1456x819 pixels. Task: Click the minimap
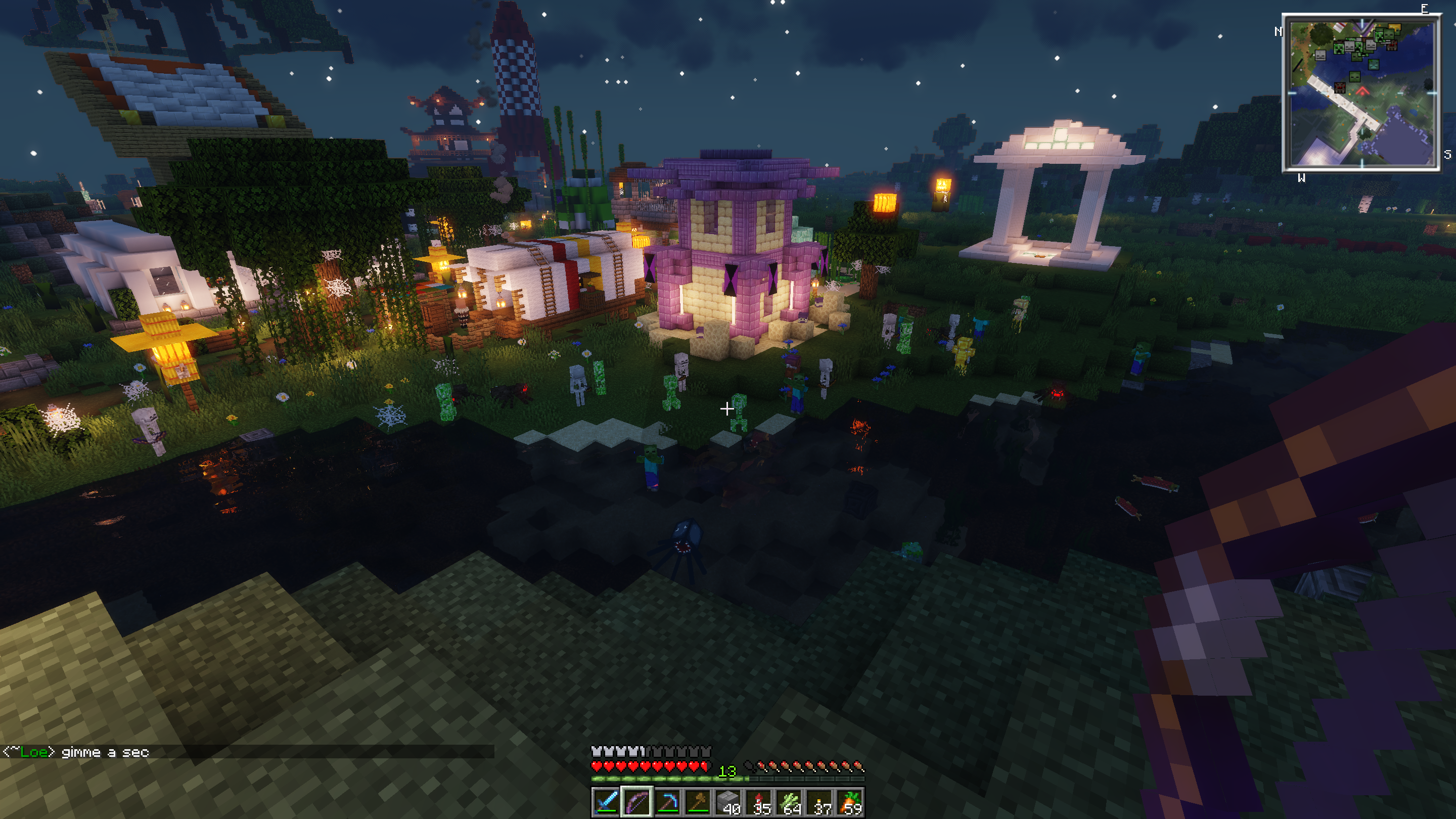pos(1361,93)
